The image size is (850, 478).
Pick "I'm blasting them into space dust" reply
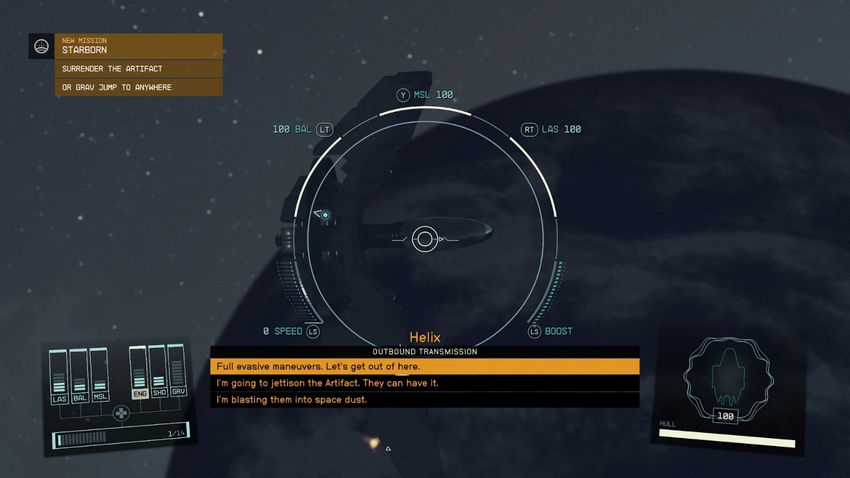[x=424, y=399]
